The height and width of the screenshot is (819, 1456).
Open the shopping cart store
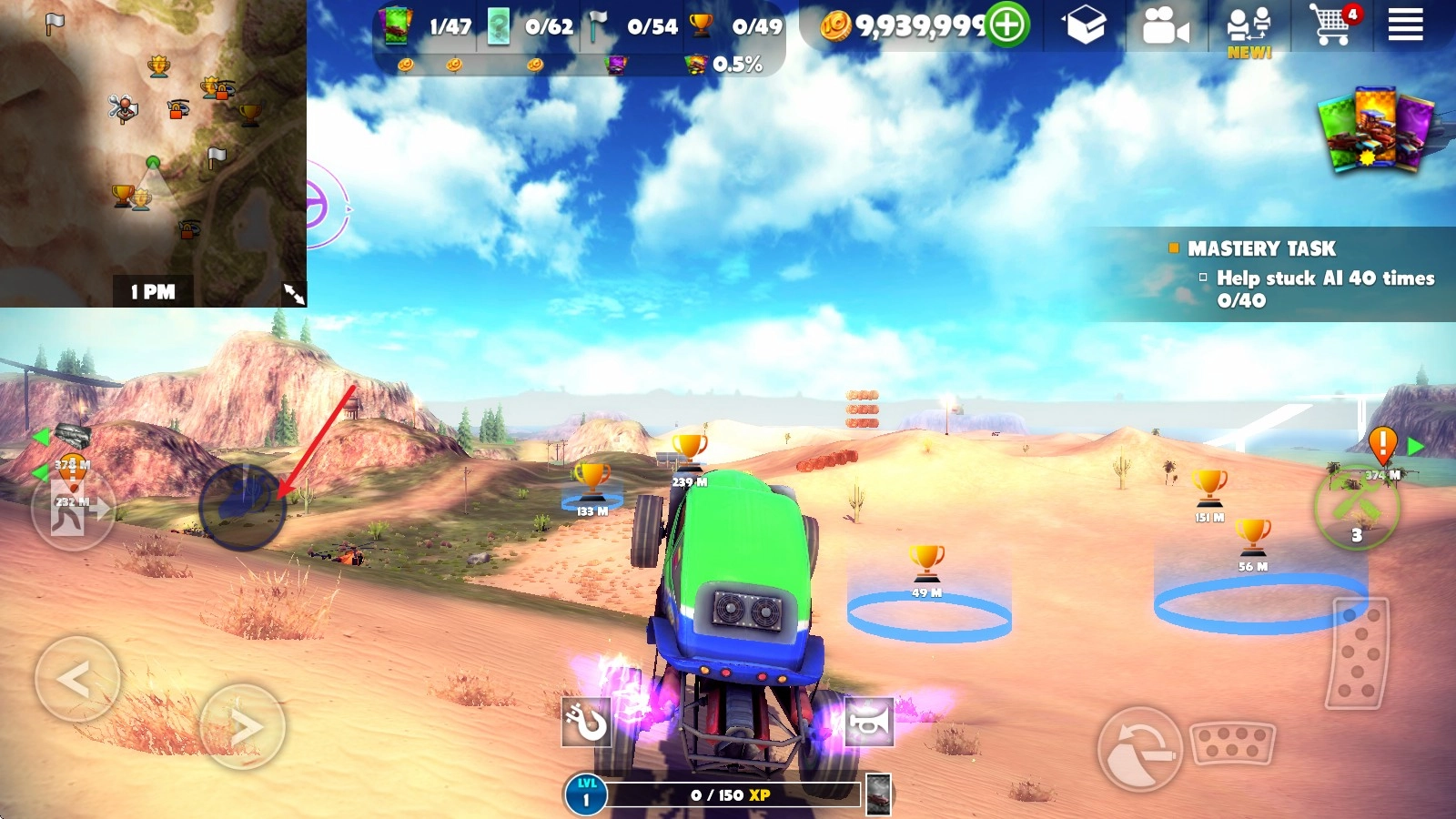pos(1332,25)
